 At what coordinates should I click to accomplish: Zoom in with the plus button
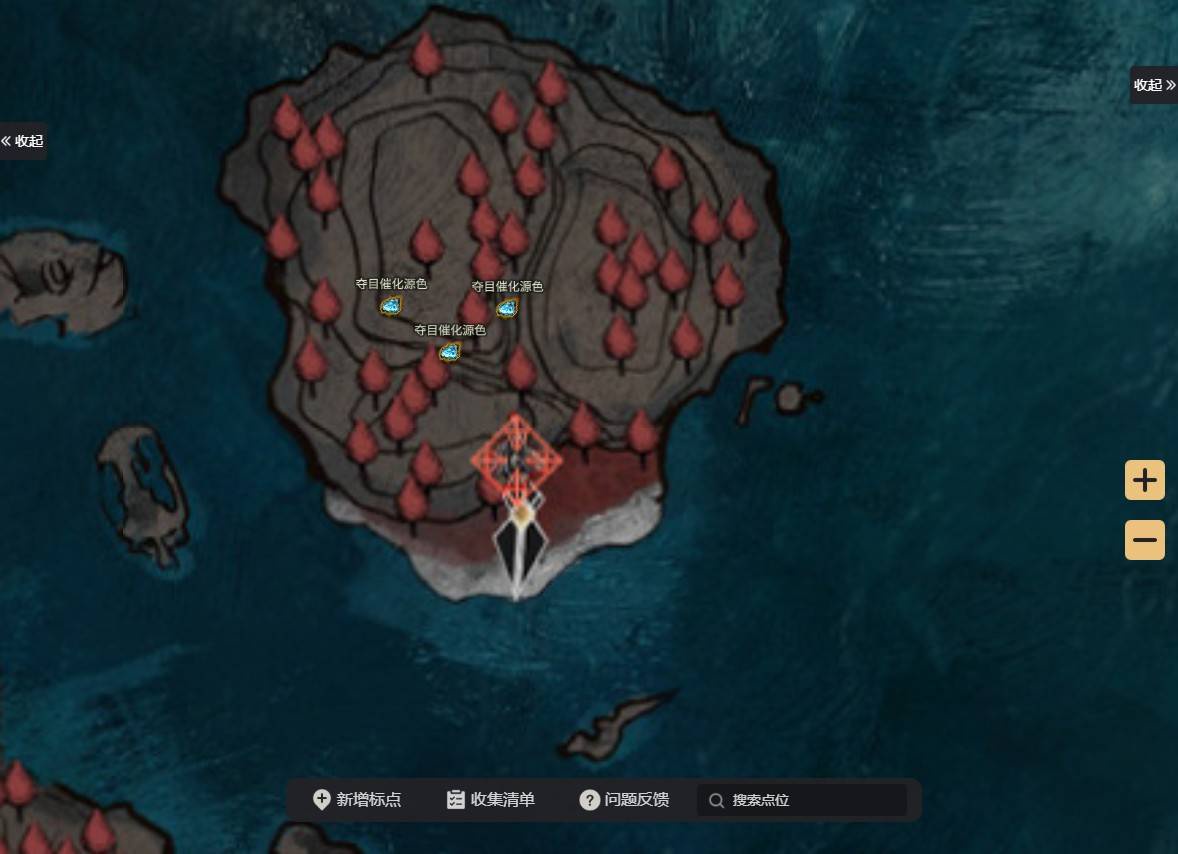[x=1144, y=480]
